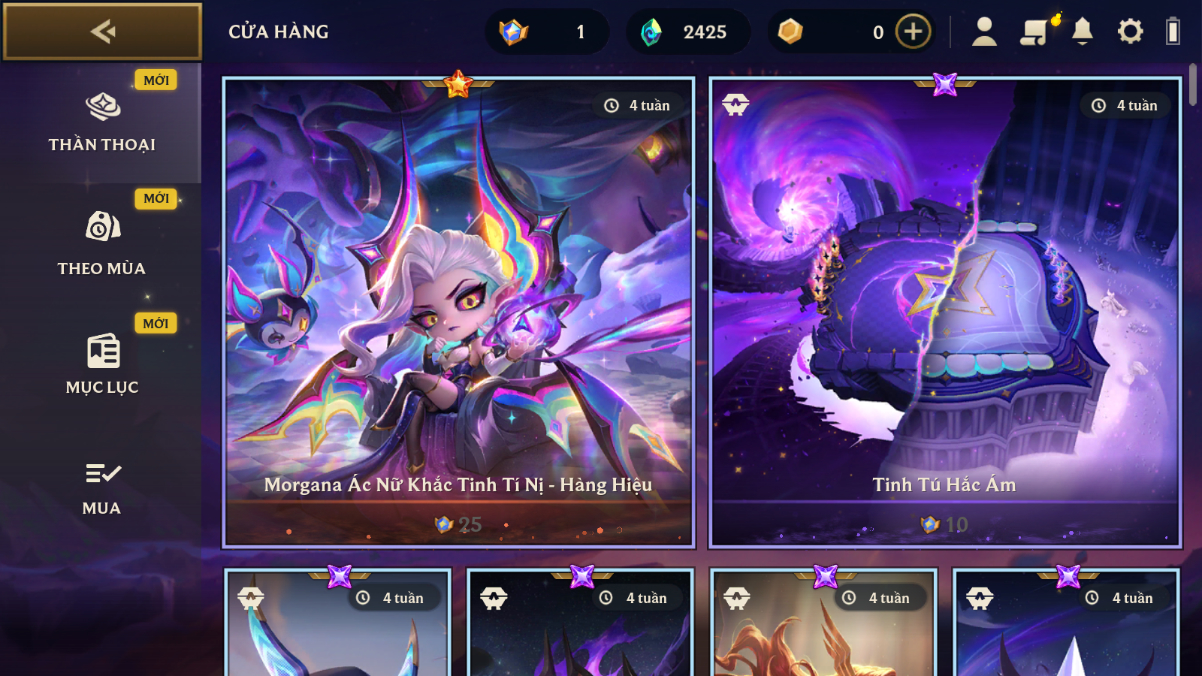Add more gold coins with plus button

tap(912, 32)
